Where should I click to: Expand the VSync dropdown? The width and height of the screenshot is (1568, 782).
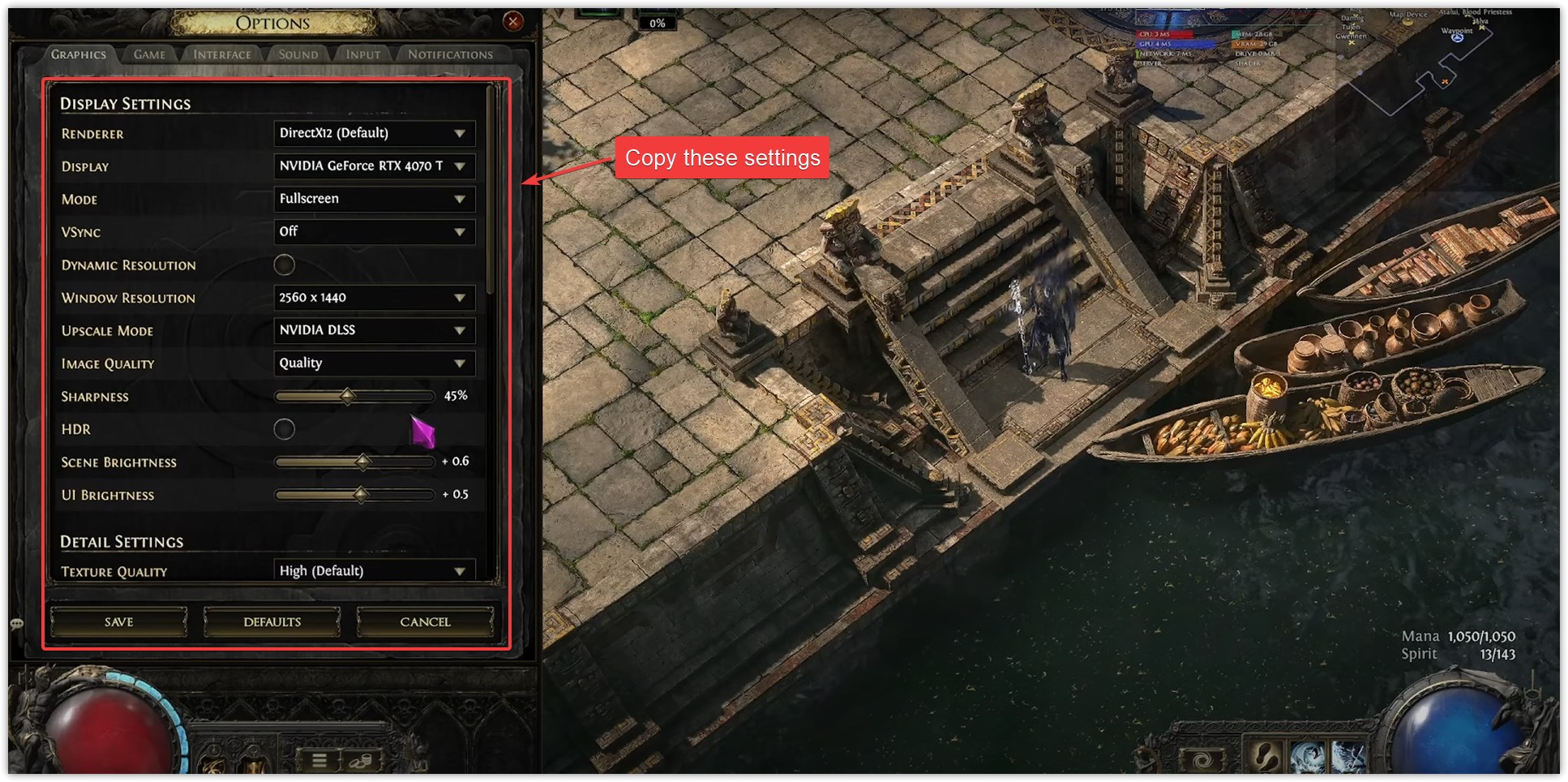pyautogui.click(x=373, y=232)
